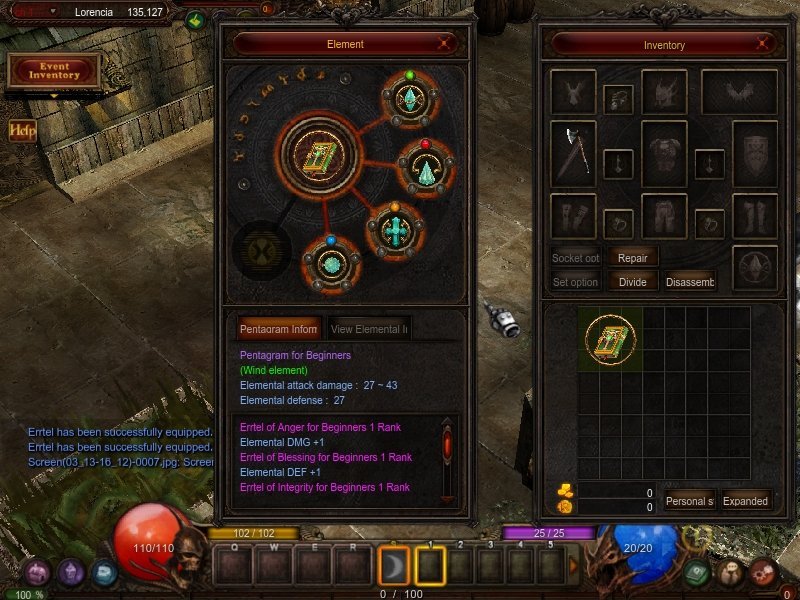Click the Divide button
800x600 pixels.
tap(632, 282)
